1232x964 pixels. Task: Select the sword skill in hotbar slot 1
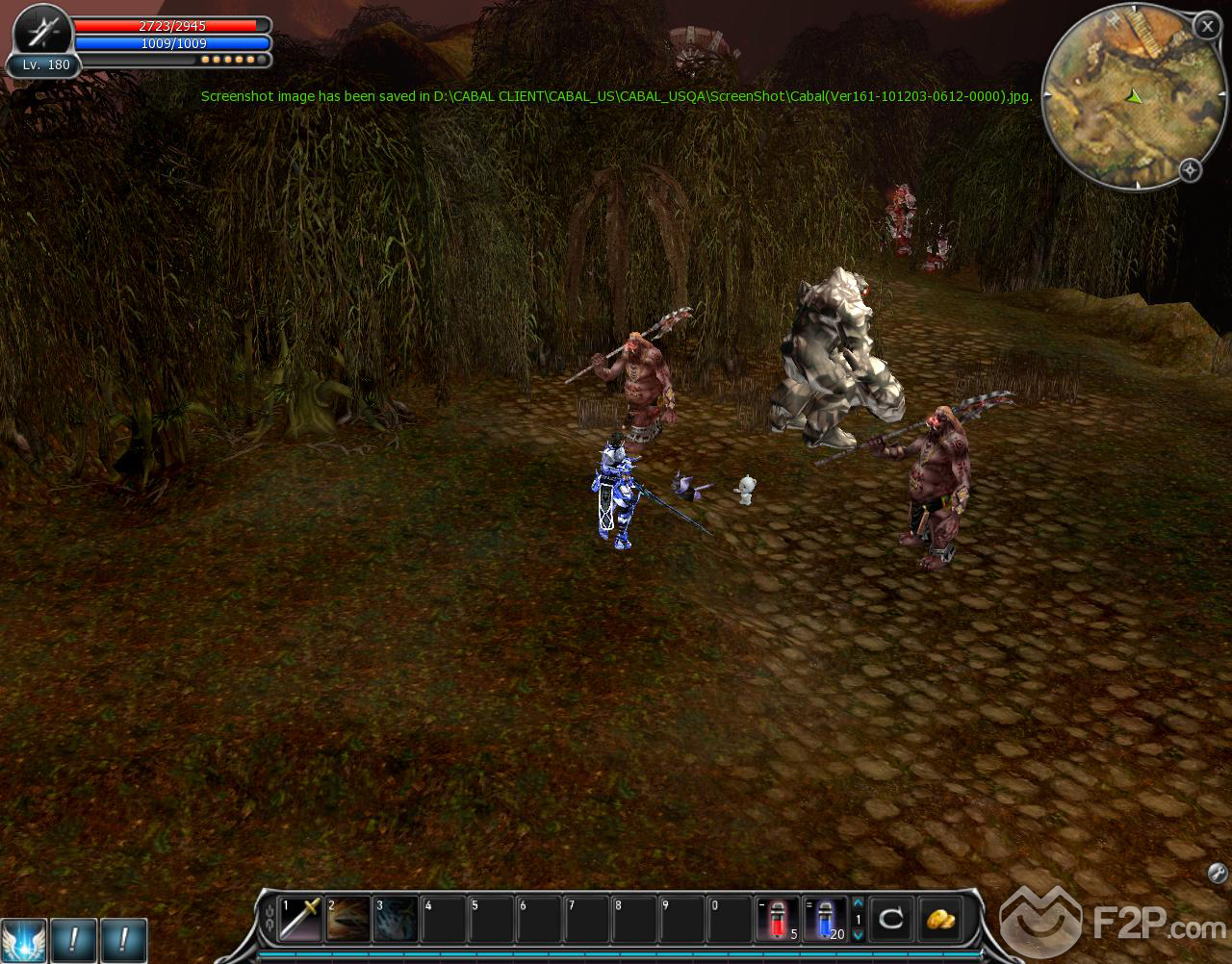[299, 918]
